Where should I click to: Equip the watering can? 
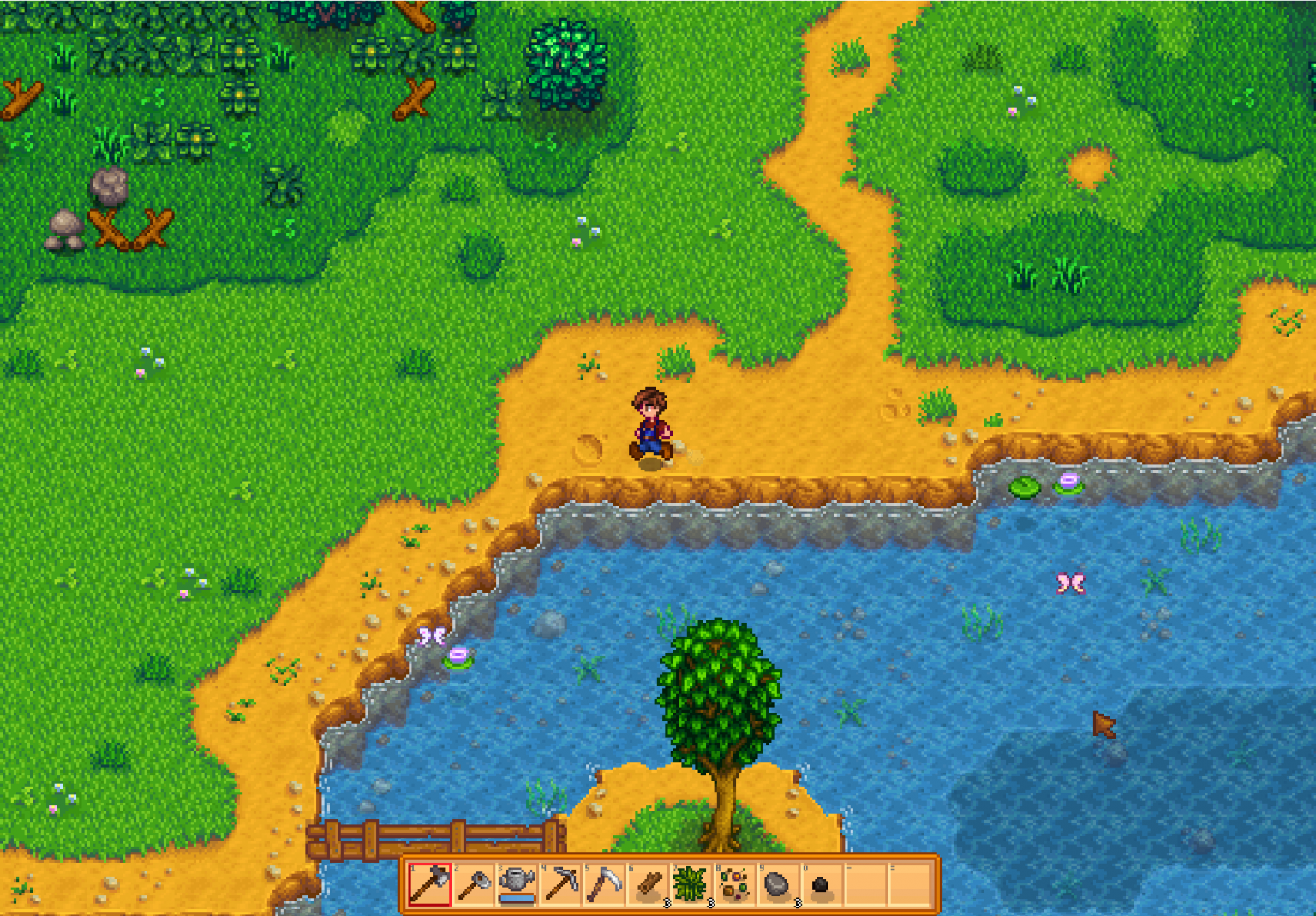coord(517,884)
